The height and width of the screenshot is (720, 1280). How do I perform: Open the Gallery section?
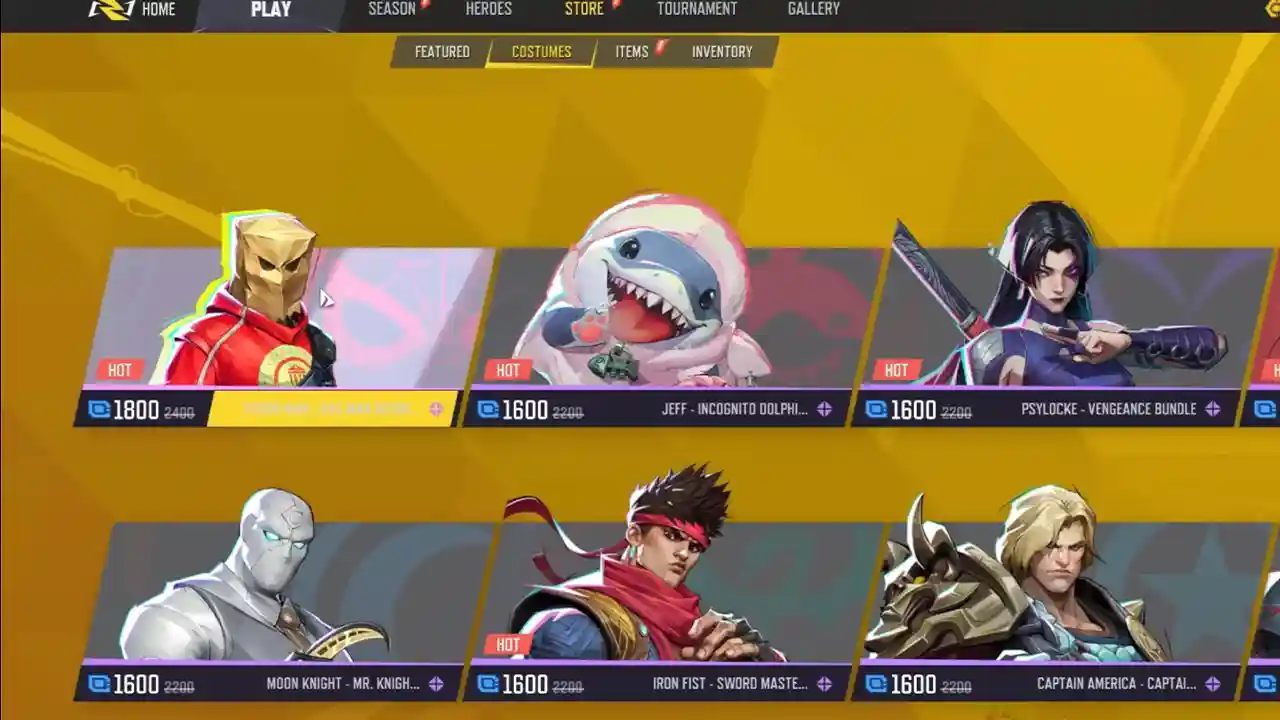(x=813, y=9)
